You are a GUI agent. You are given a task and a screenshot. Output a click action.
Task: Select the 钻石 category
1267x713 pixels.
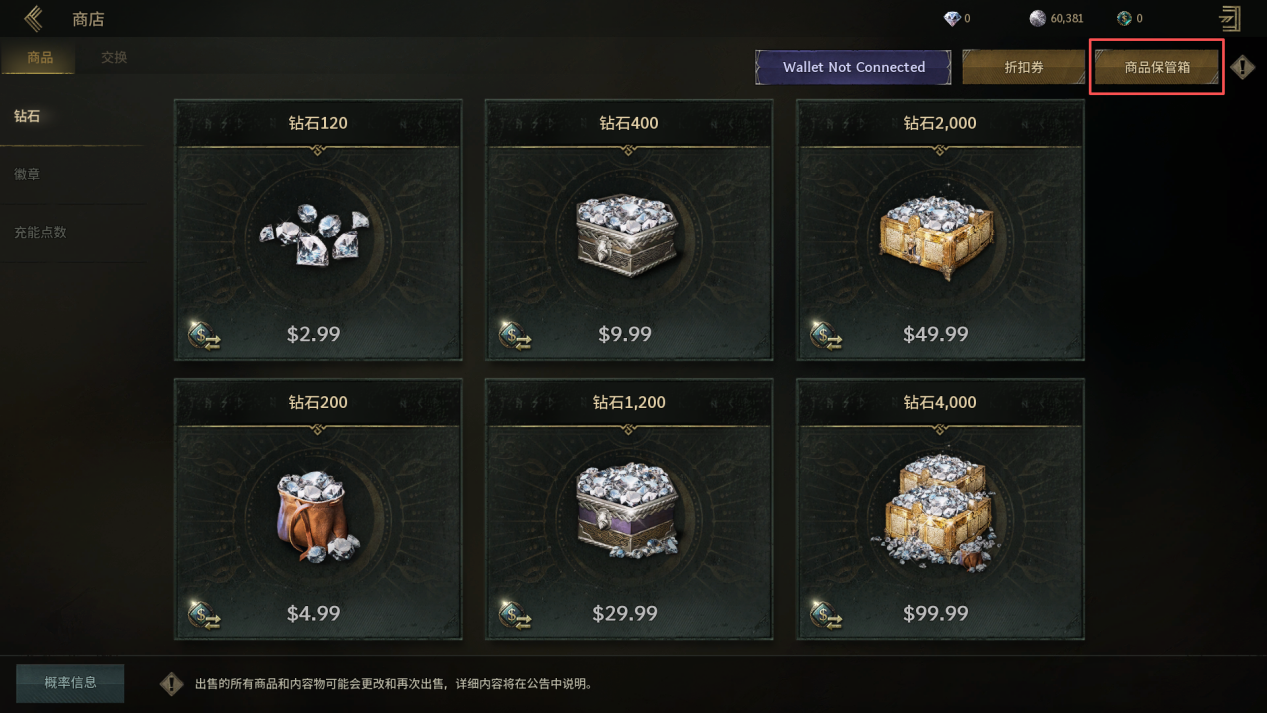pyautogui.click(x=28, y=116)
